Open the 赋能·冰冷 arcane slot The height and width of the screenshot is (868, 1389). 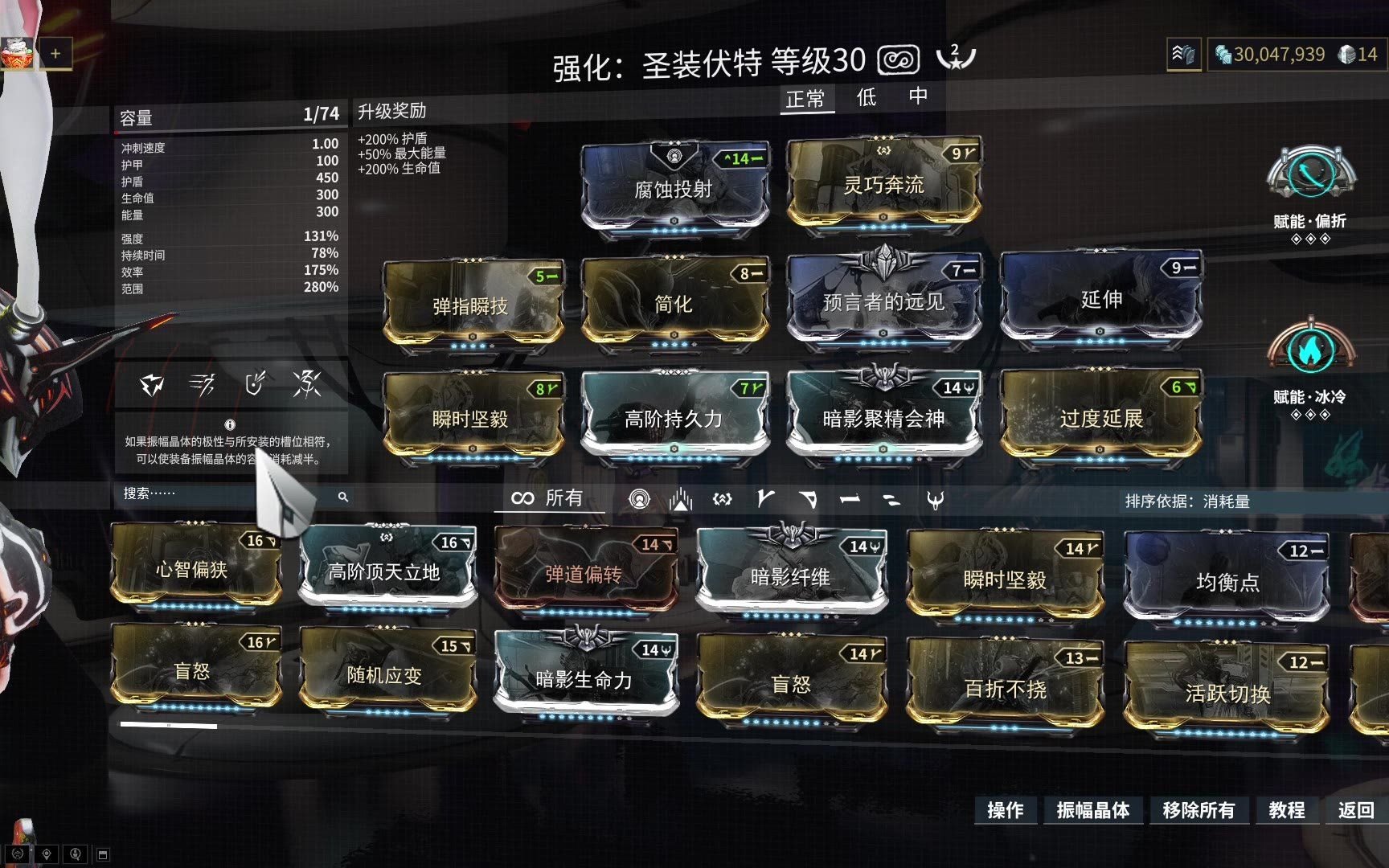(1309, 352)
